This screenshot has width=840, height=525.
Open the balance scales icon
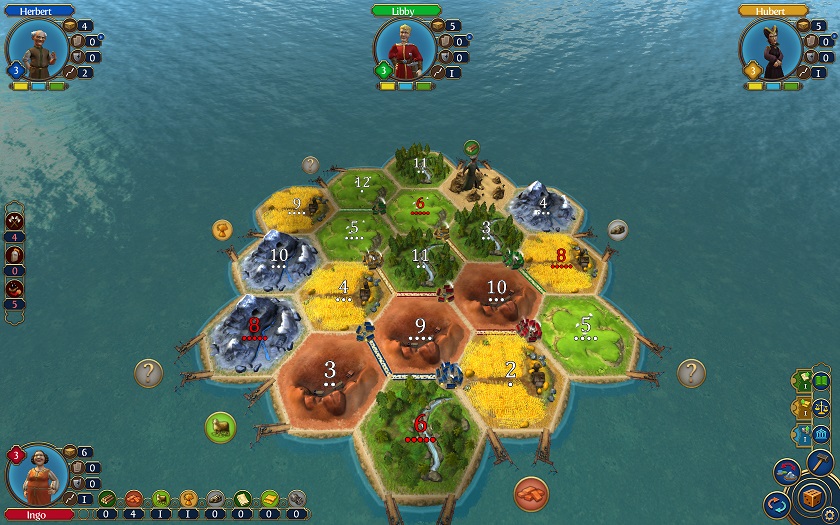pyautogui.click(x=821, y=407)
